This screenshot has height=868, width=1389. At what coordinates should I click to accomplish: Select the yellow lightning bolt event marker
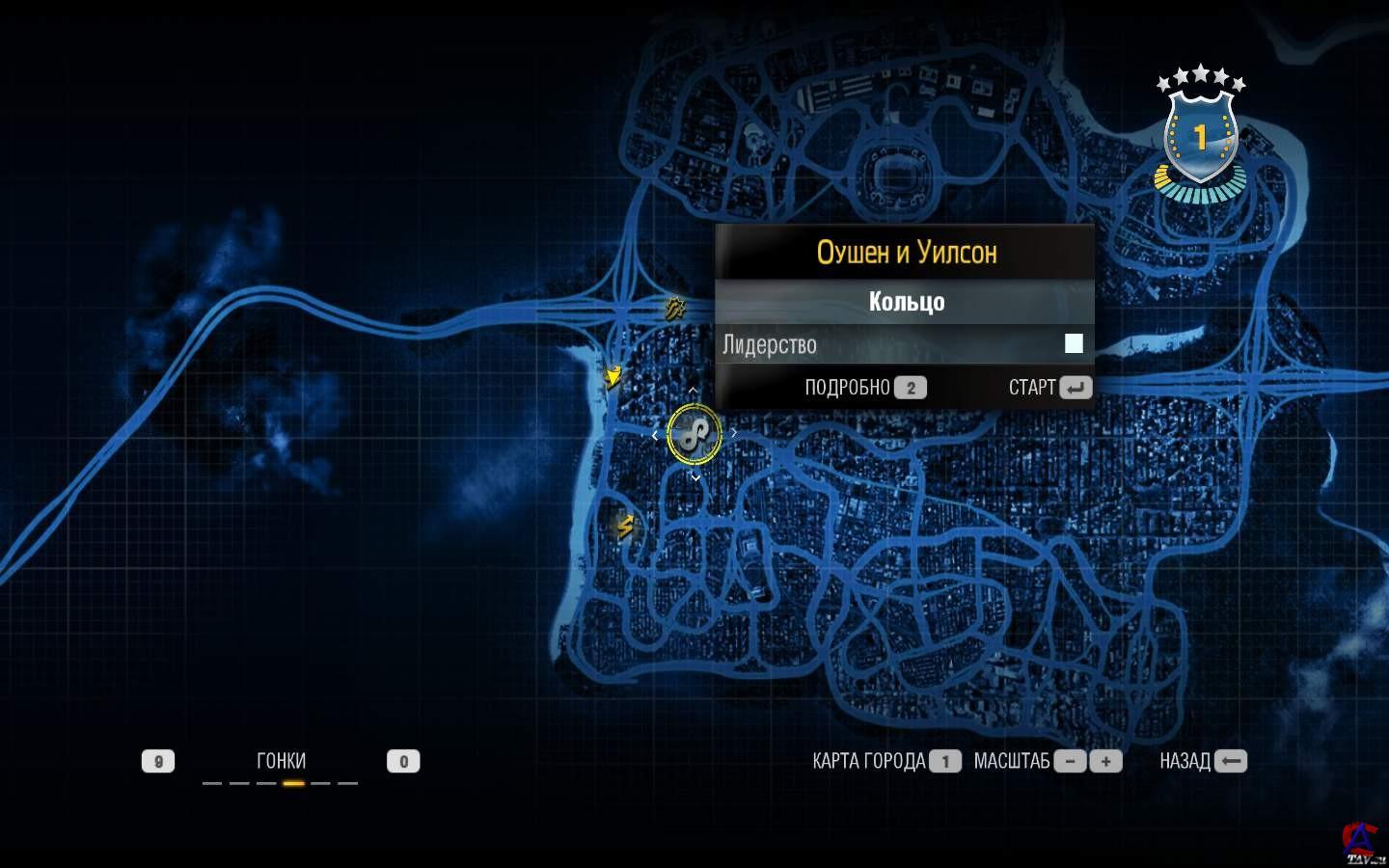[x=626, y=527]
